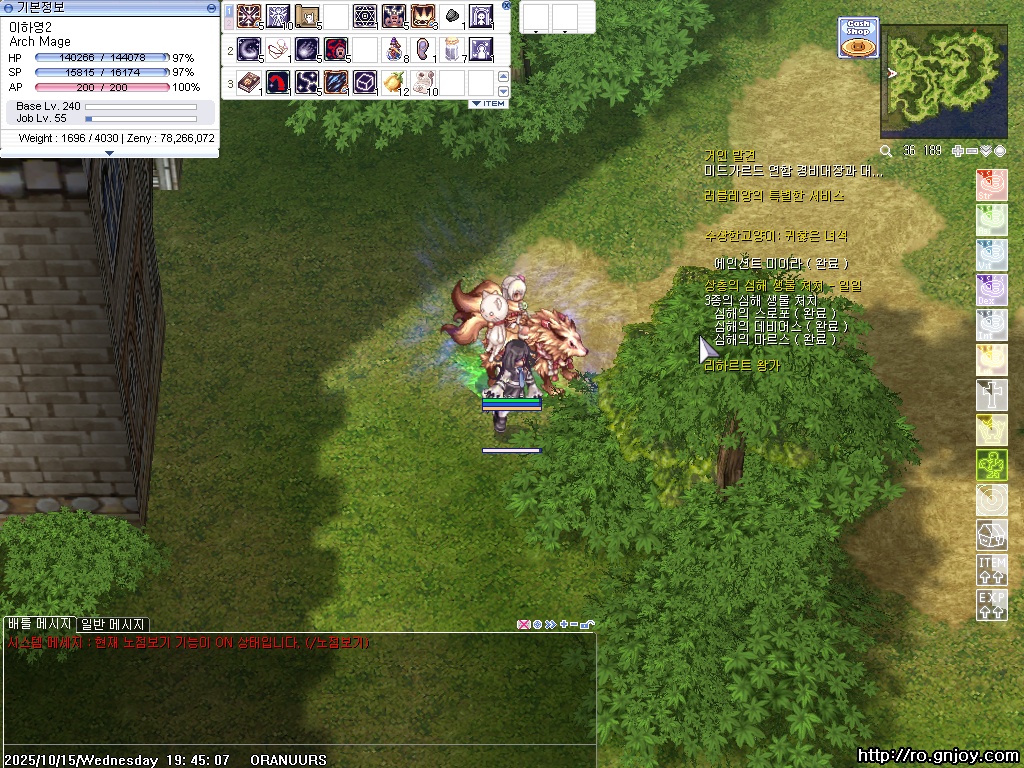Close the hotkey bar with the X button
This screenshot has height=768, width=1024.
[506, 5]
